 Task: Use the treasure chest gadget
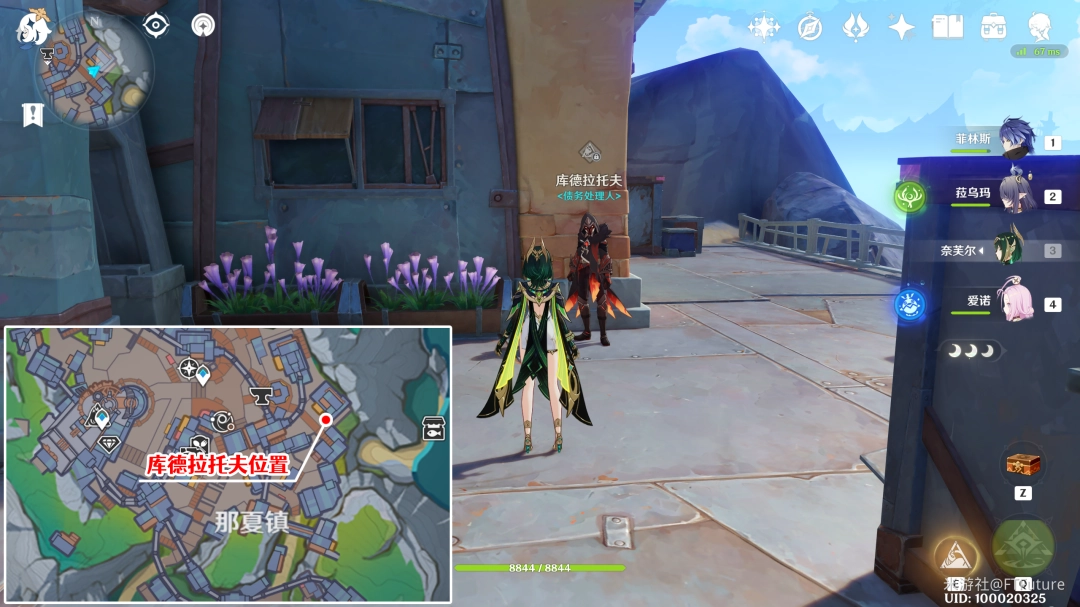1021,465
